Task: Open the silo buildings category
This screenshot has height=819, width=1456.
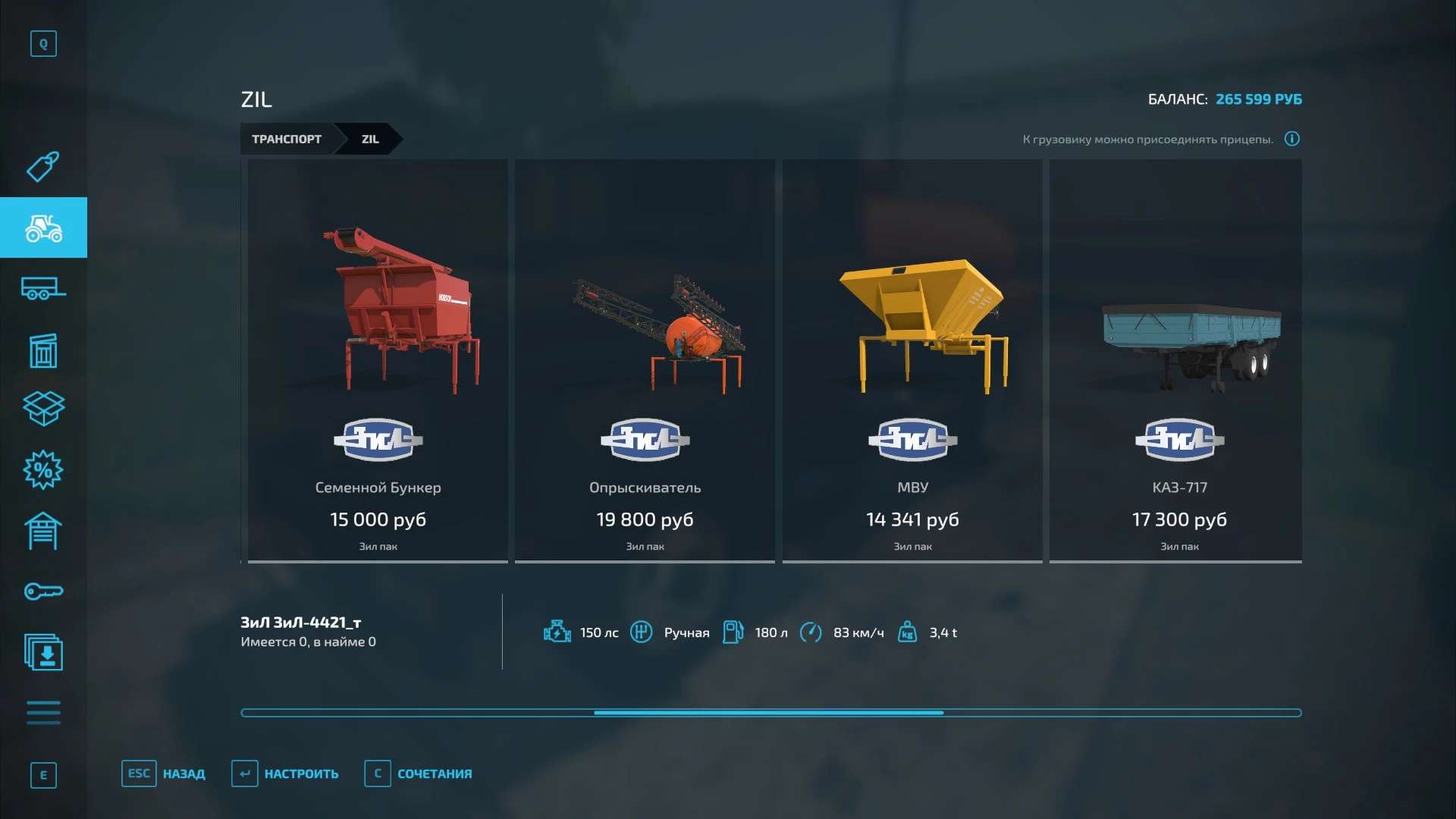Action: point(43,350)
